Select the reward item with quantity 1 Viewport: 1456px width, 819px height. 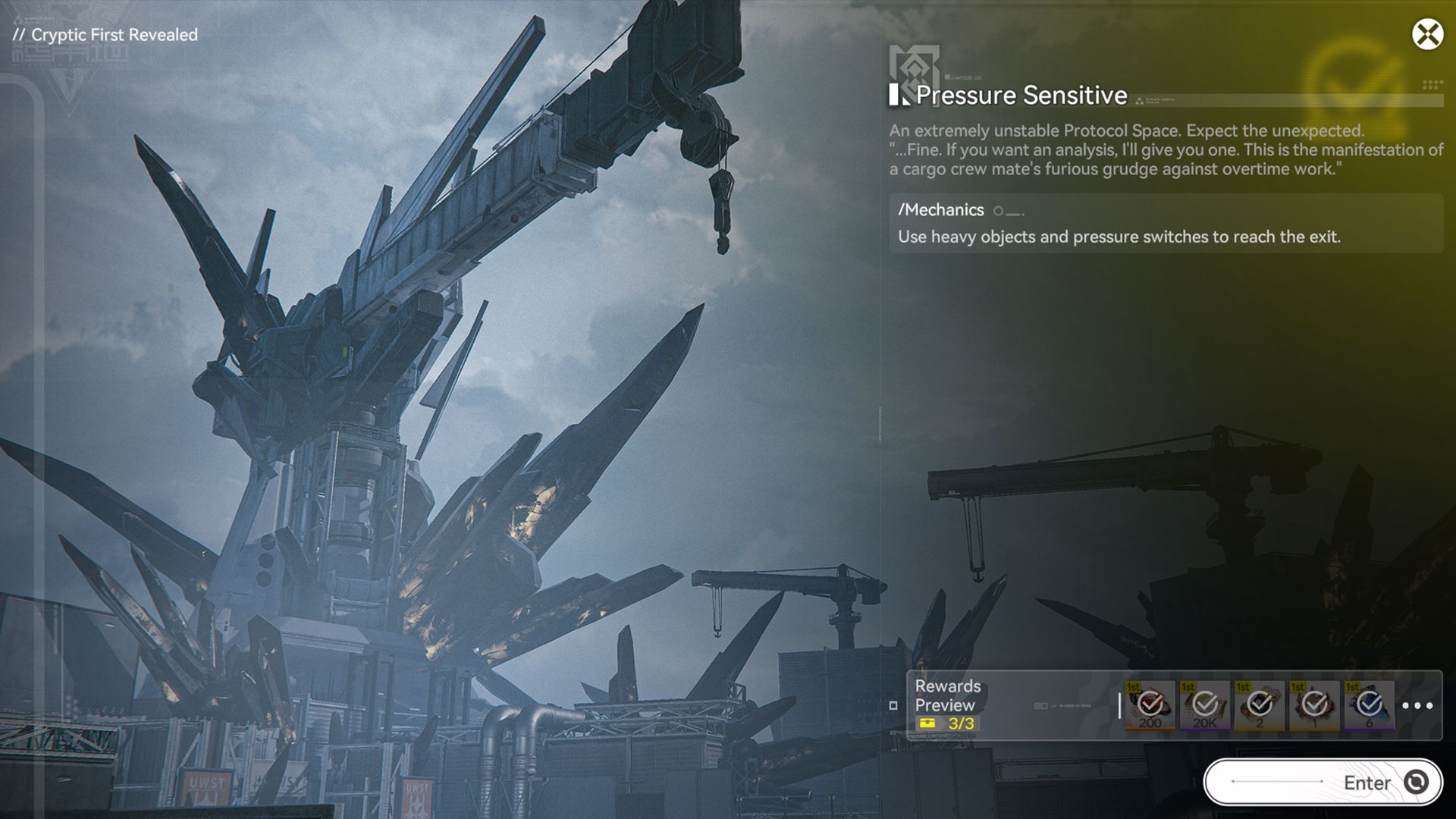click(1314, 705)
